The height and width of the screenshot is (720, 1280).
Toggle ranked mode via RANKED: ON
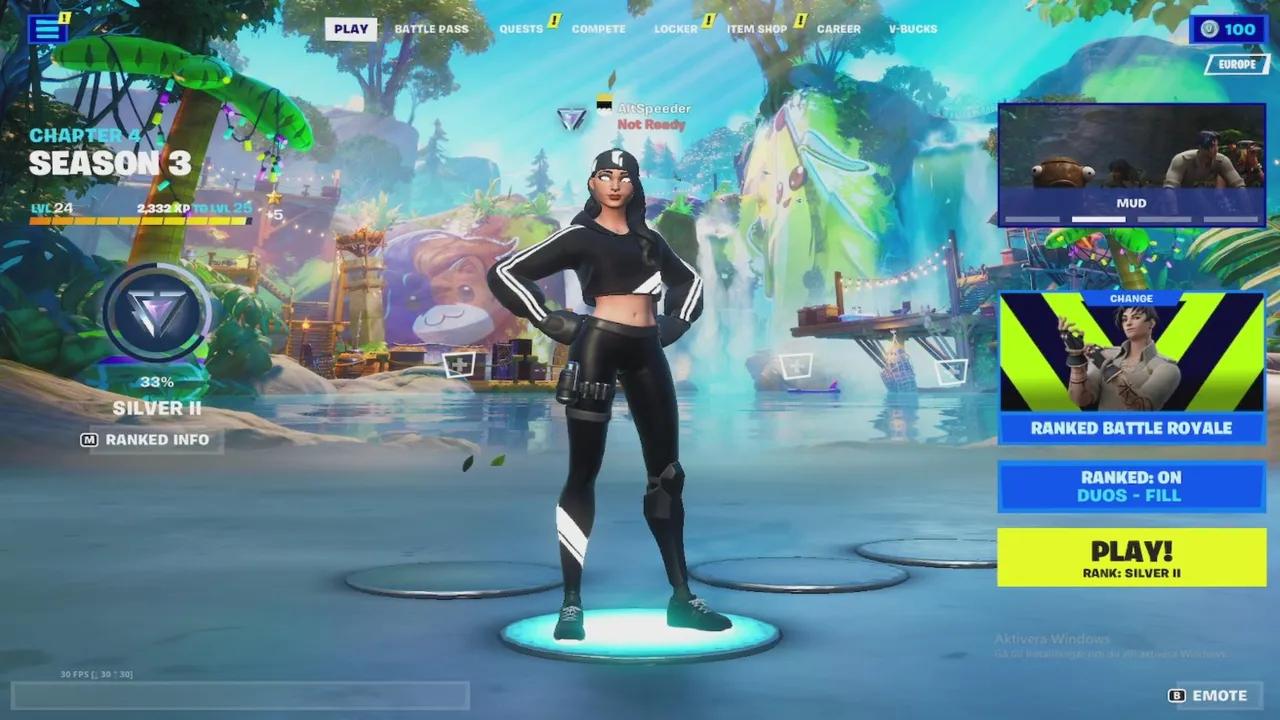1129,476
